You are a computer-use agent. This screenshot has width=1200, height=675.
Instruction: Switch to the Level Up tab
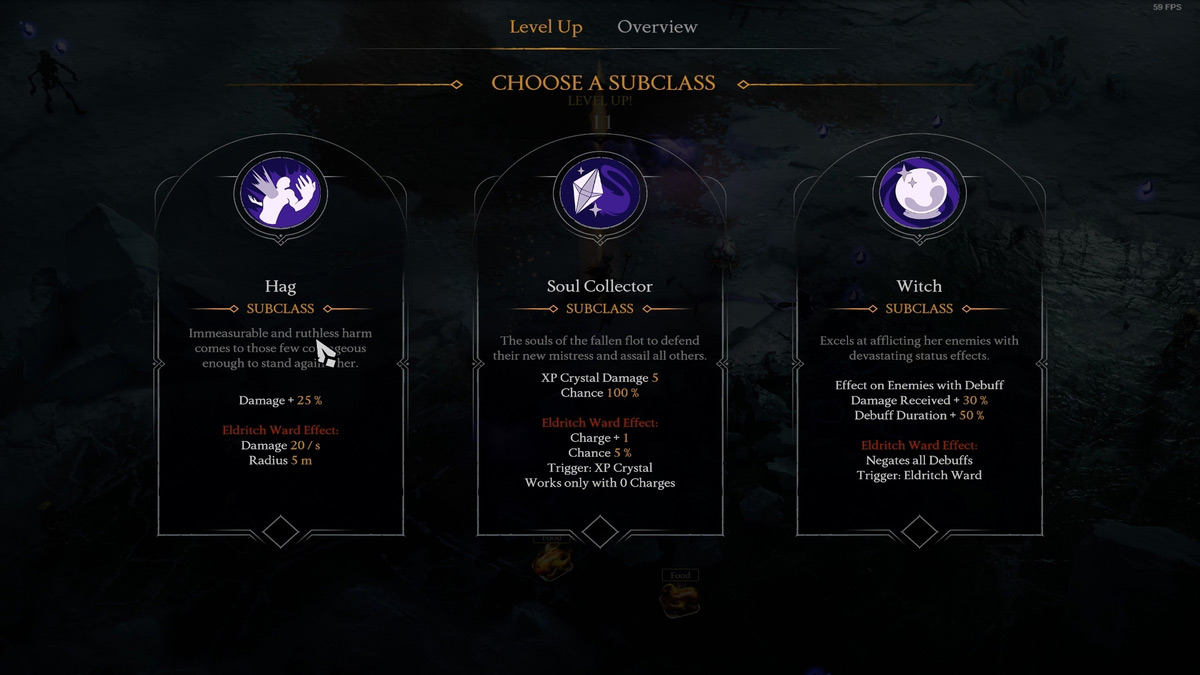coord(545,27)
